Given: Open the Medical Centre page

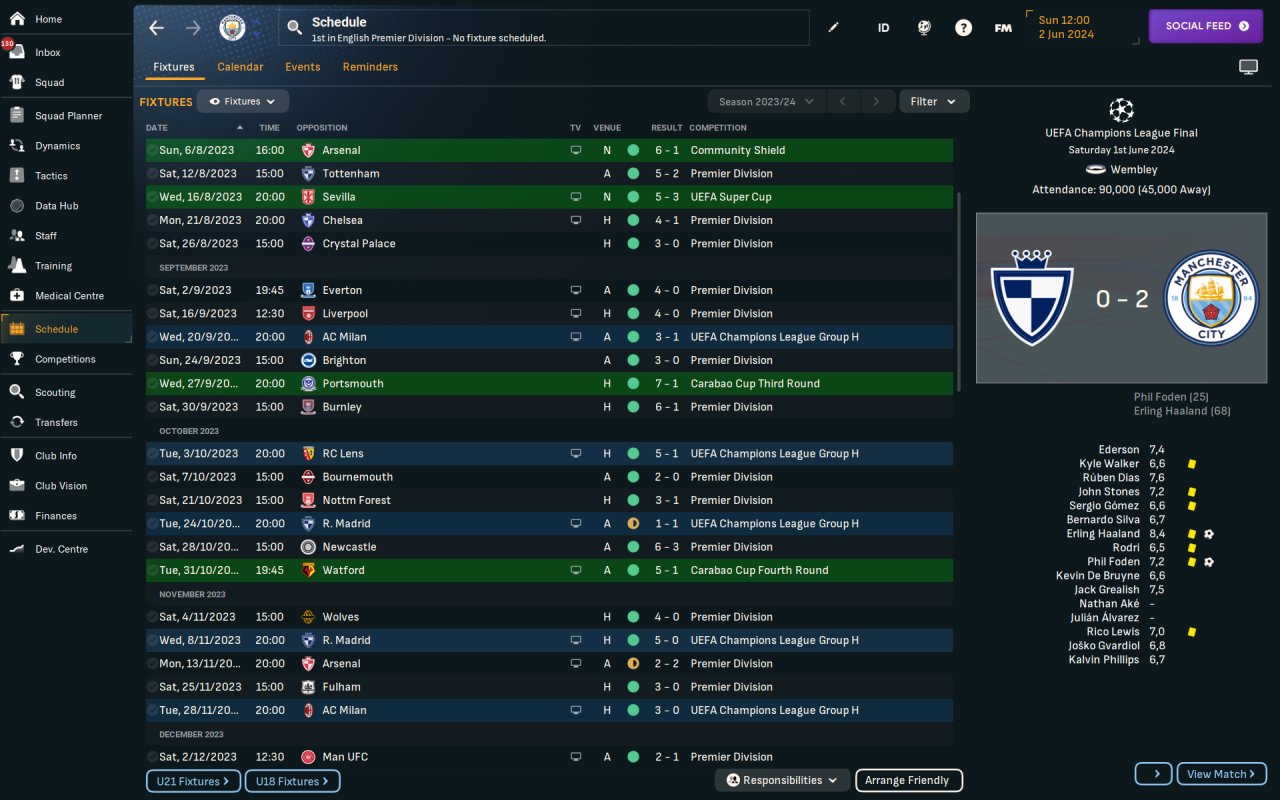Looking at the screenshot, I should [68, 296].
